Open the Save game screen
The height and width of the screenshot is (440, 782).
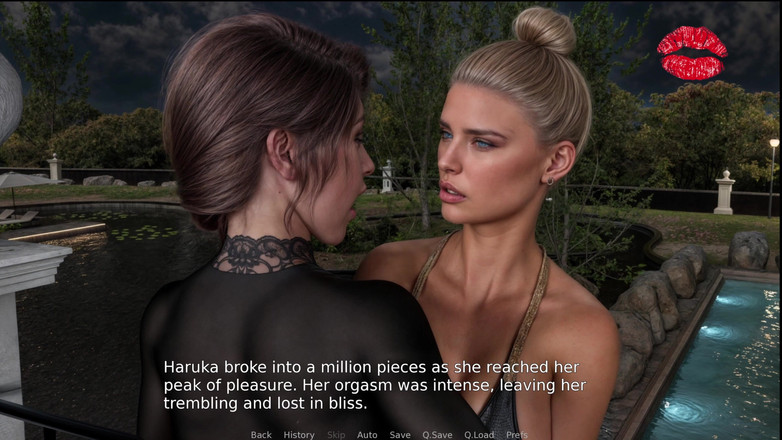pyautogui.click(x=400, y=435)
